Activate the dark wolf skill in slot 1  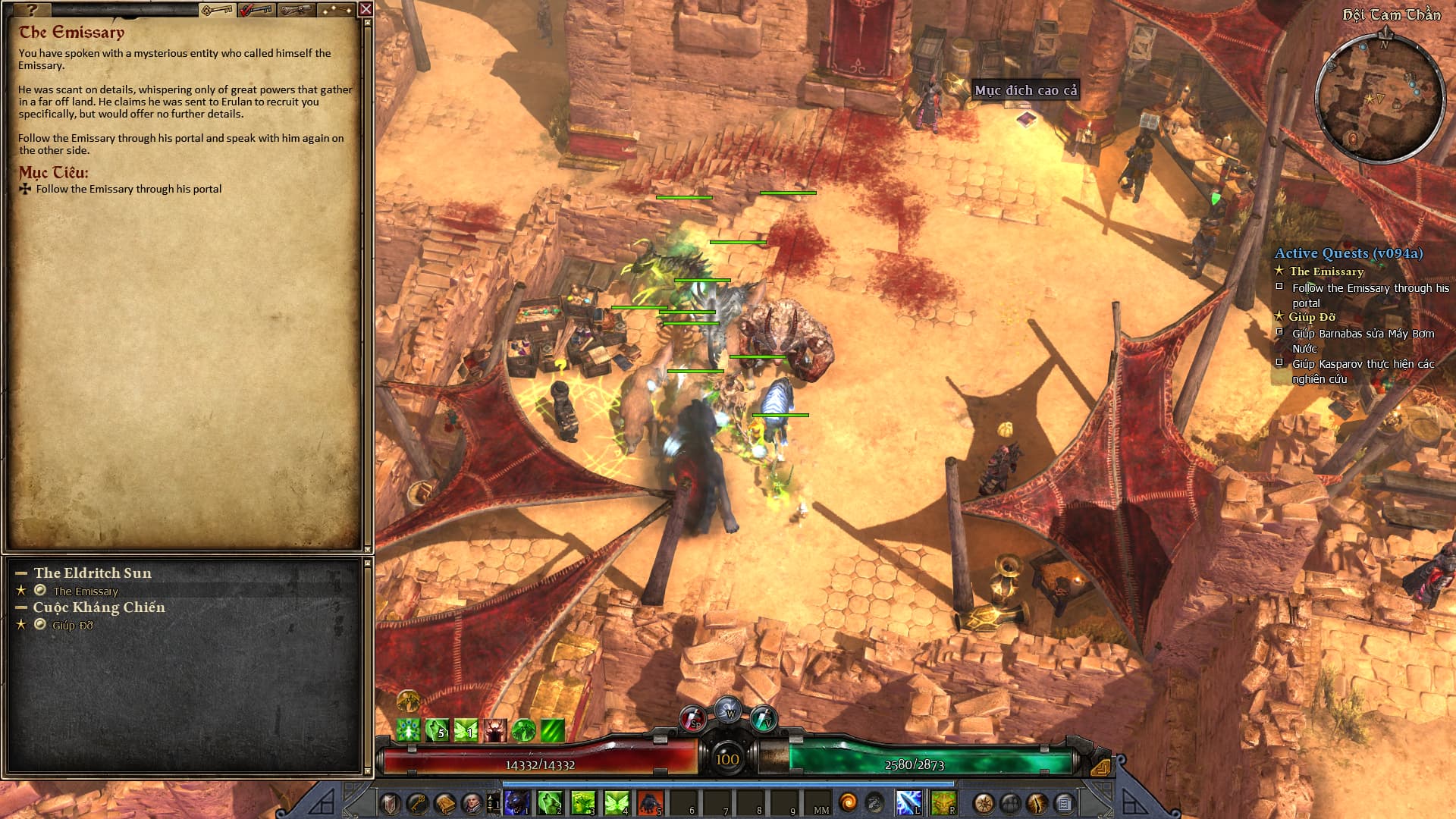pyautogui.click(x=516, y=802)
